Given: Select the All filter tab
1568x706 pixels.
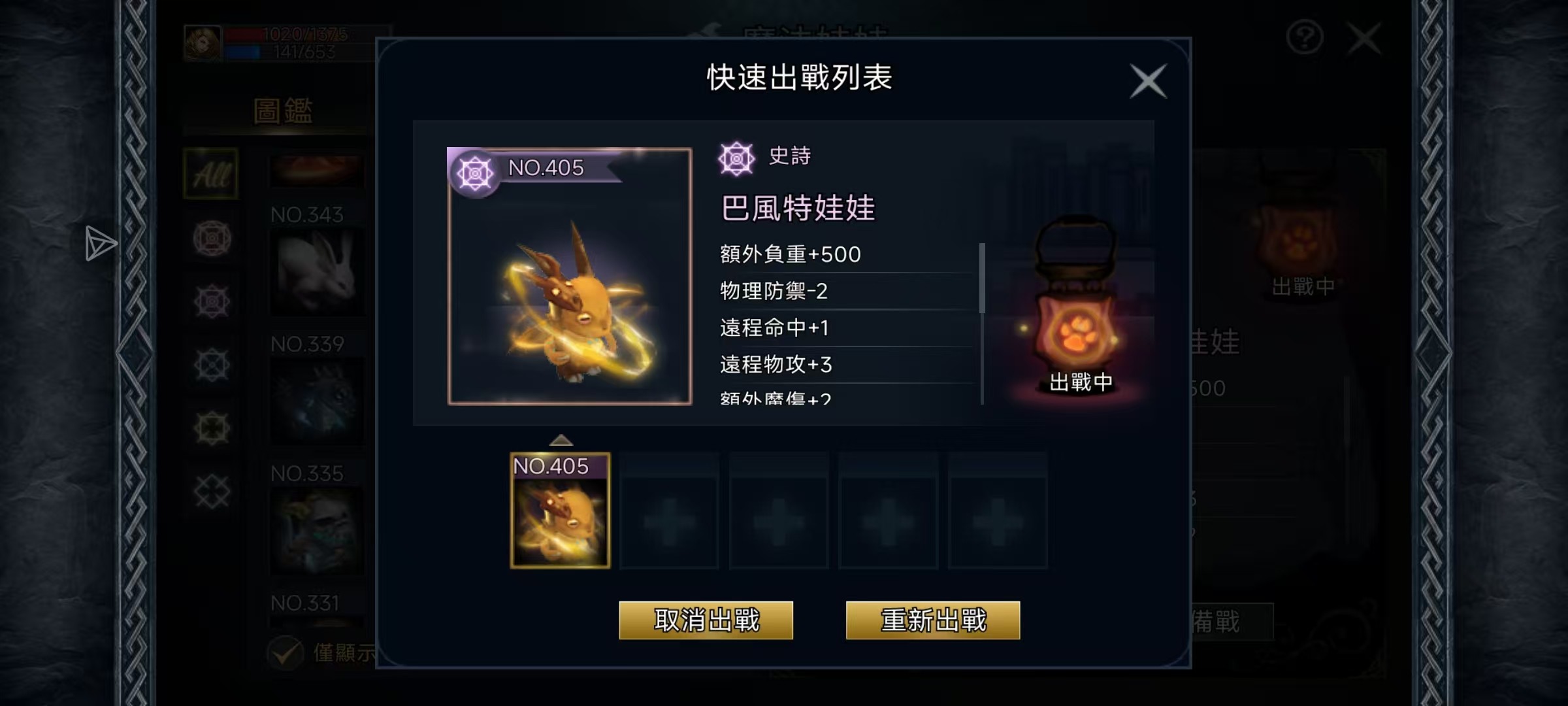Looking at the screenshot, I should [211, 174].
